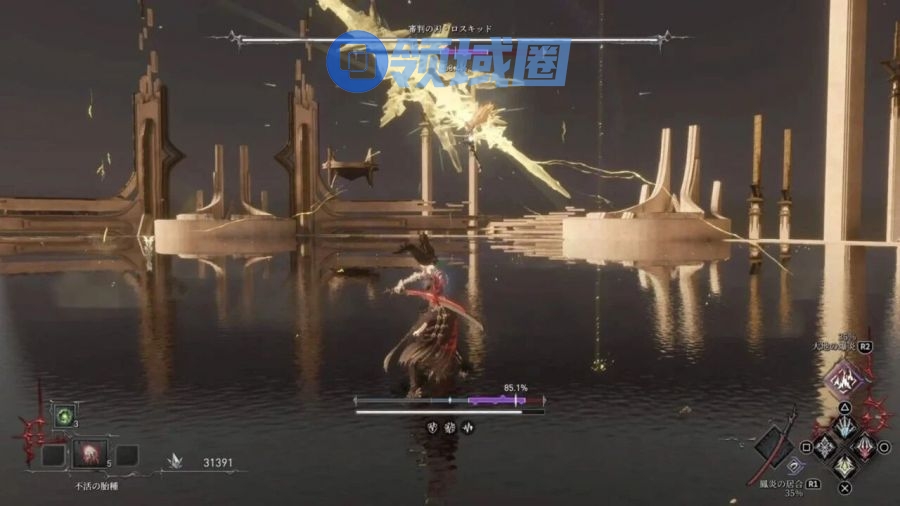Activate the square-slot snowflake skill
This screenshot has height=506, width=900.
824,447
